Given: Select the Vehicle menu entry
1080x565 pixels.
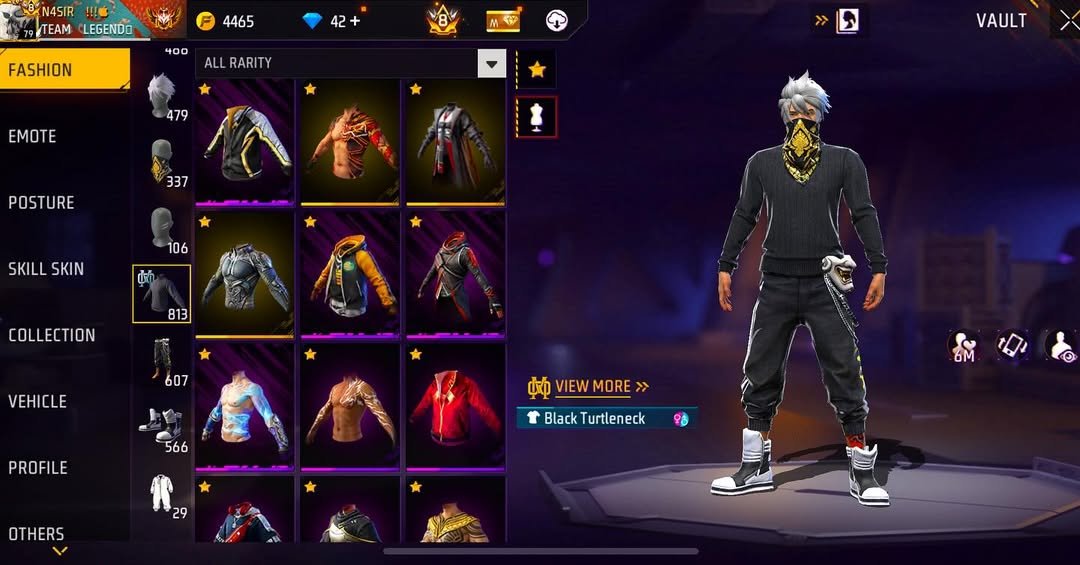Looking at the screenshot, I should [38, 402].
